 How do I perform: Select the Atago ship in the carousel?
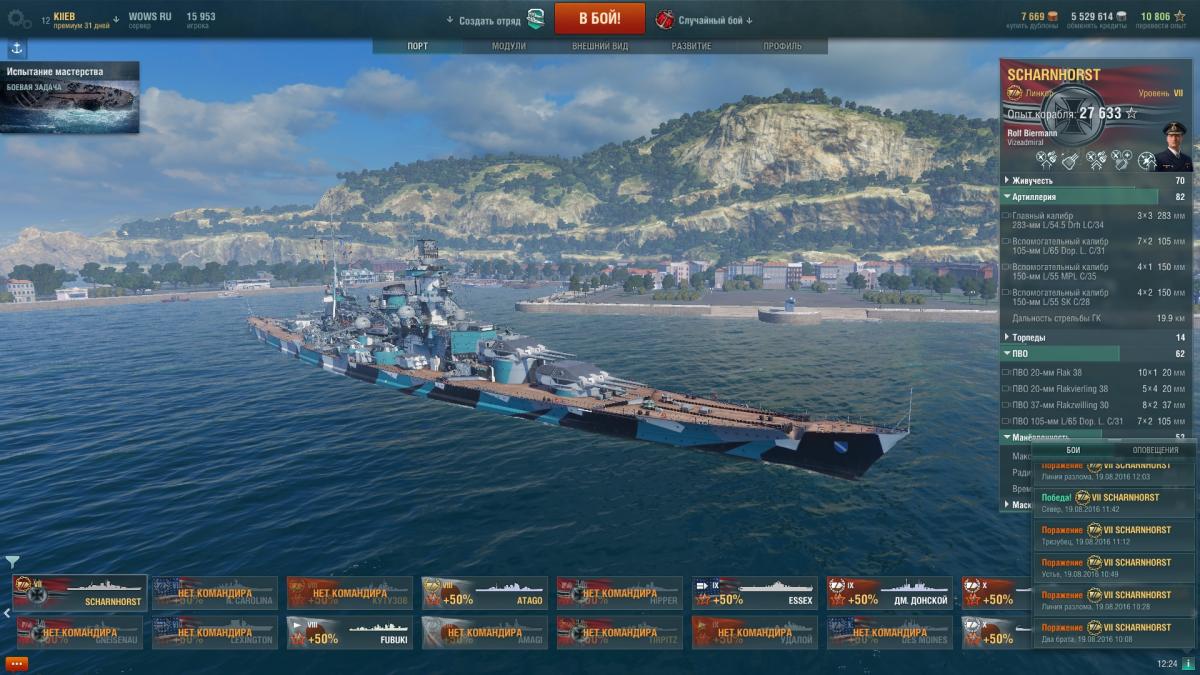click(484, 592)
